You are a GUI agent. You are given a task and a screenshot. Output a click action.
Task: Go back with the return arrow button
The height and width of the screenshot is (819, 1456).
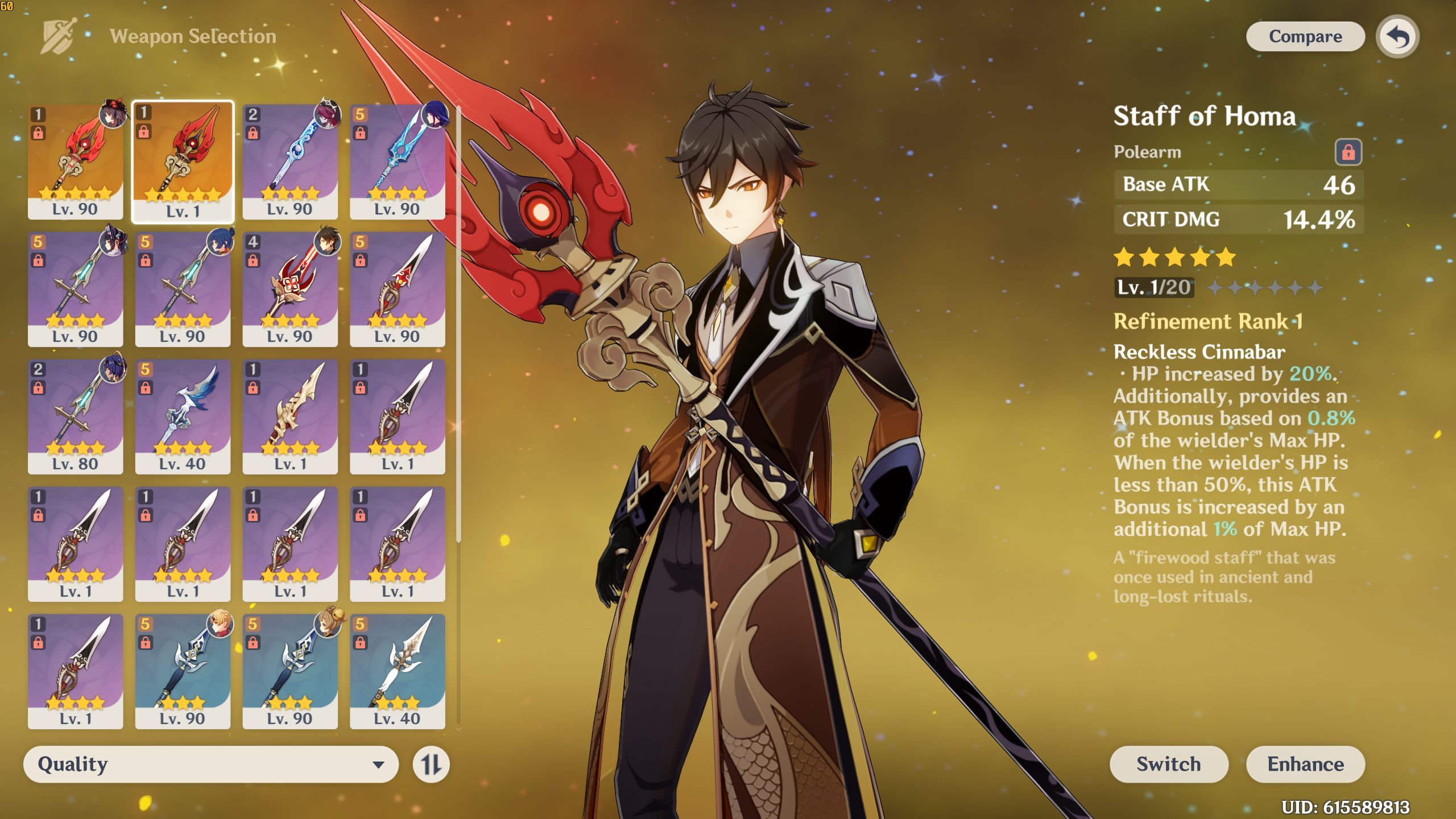pyautogui.click(x=1397, y=37)
